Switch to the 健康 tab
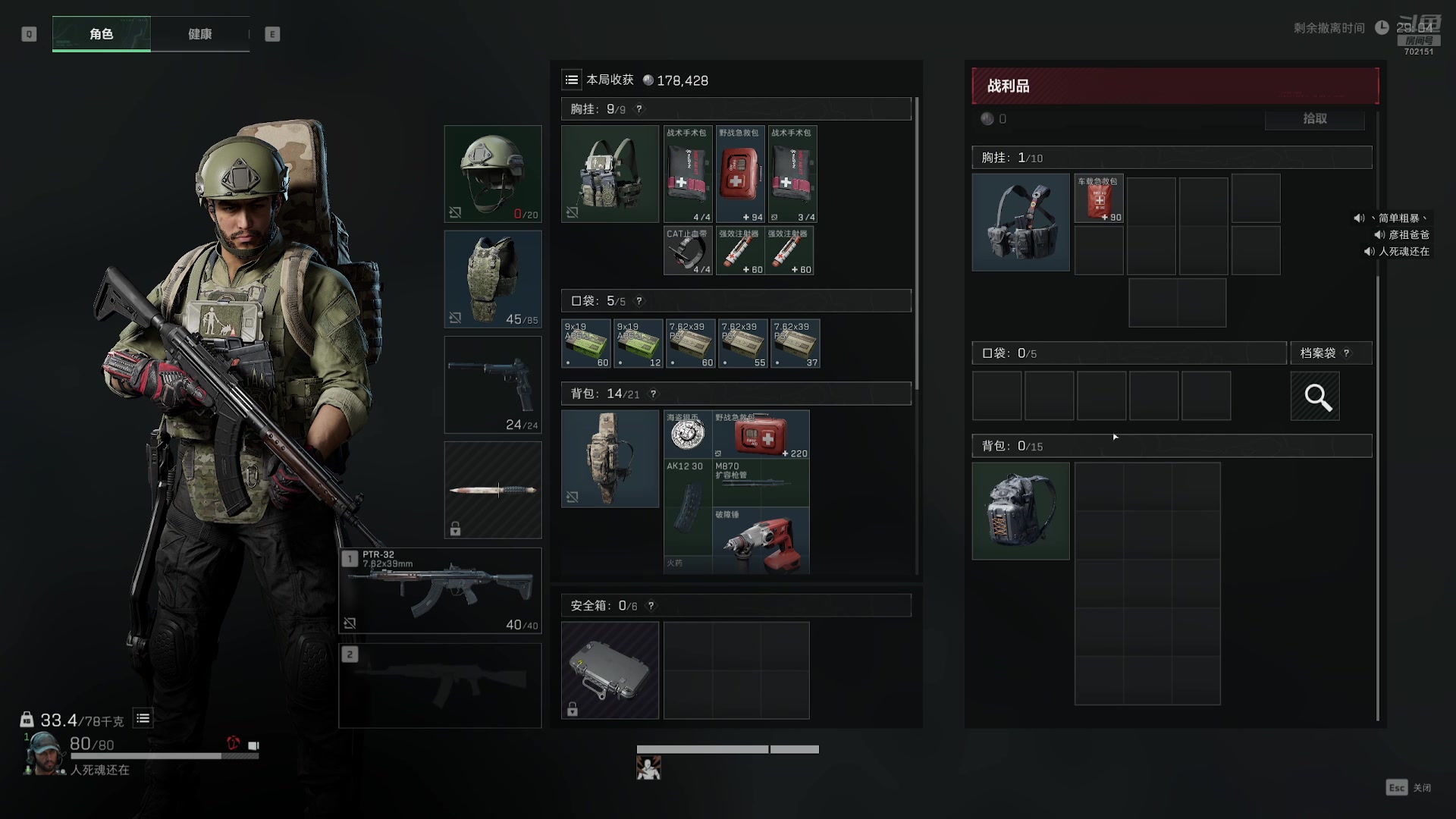Viewport: 1456px width, 819px height. point(200,34)
